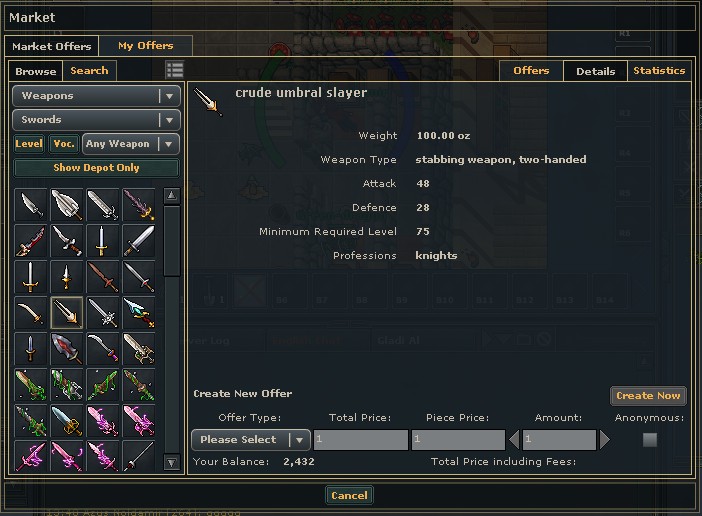Toggle the Level filter button
The width and height of the screenshot is (702, 516).
click(29, 144)
